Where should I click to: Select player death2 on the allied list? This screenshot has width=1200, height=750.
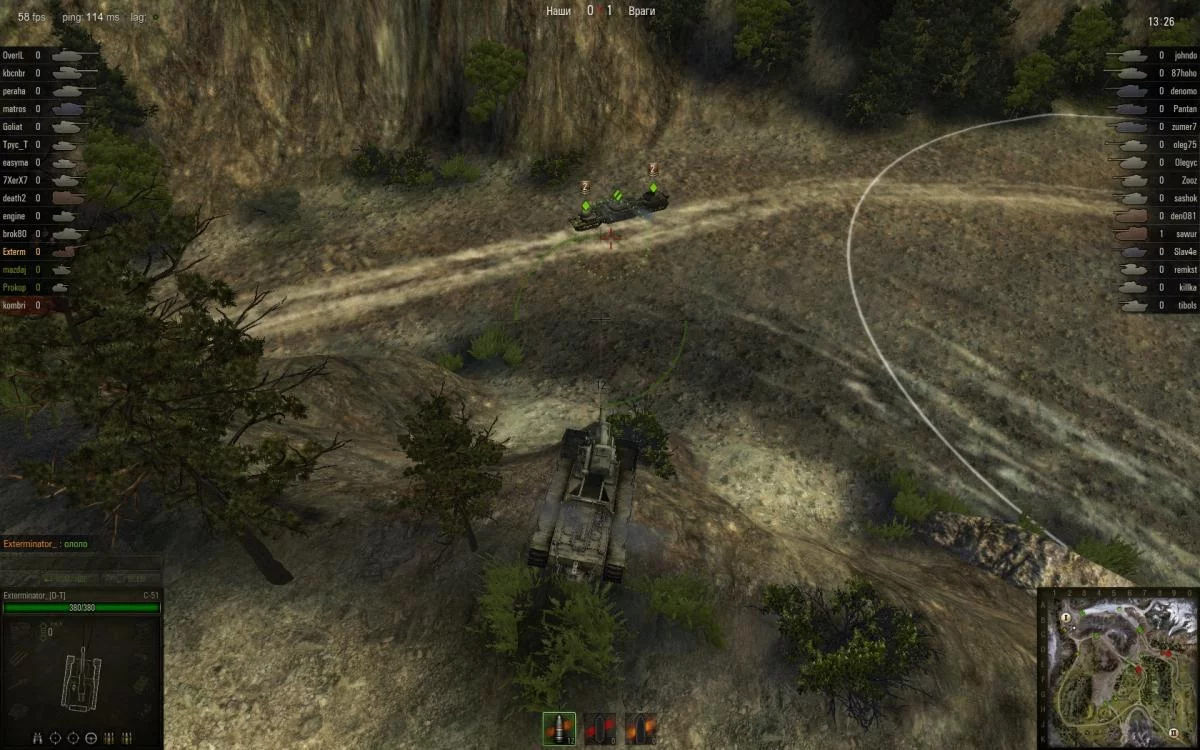(14, 198)
